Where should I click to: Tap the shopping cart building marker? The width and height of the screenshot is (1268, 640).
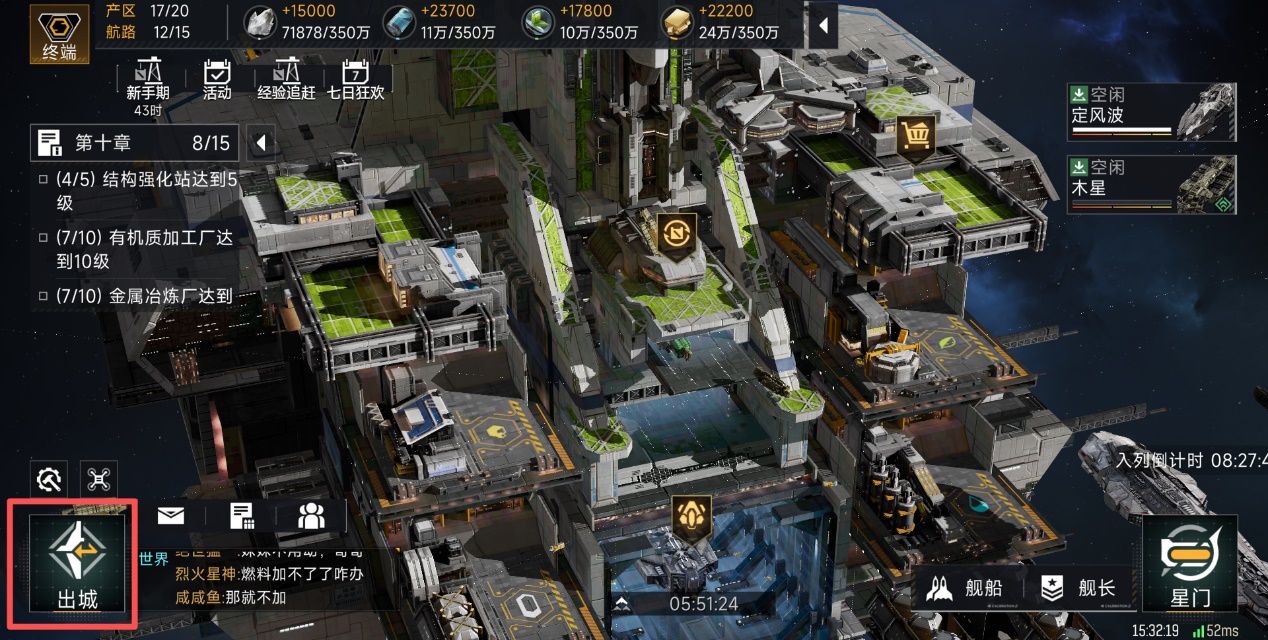pyautogui.click(x=916, y=134)
